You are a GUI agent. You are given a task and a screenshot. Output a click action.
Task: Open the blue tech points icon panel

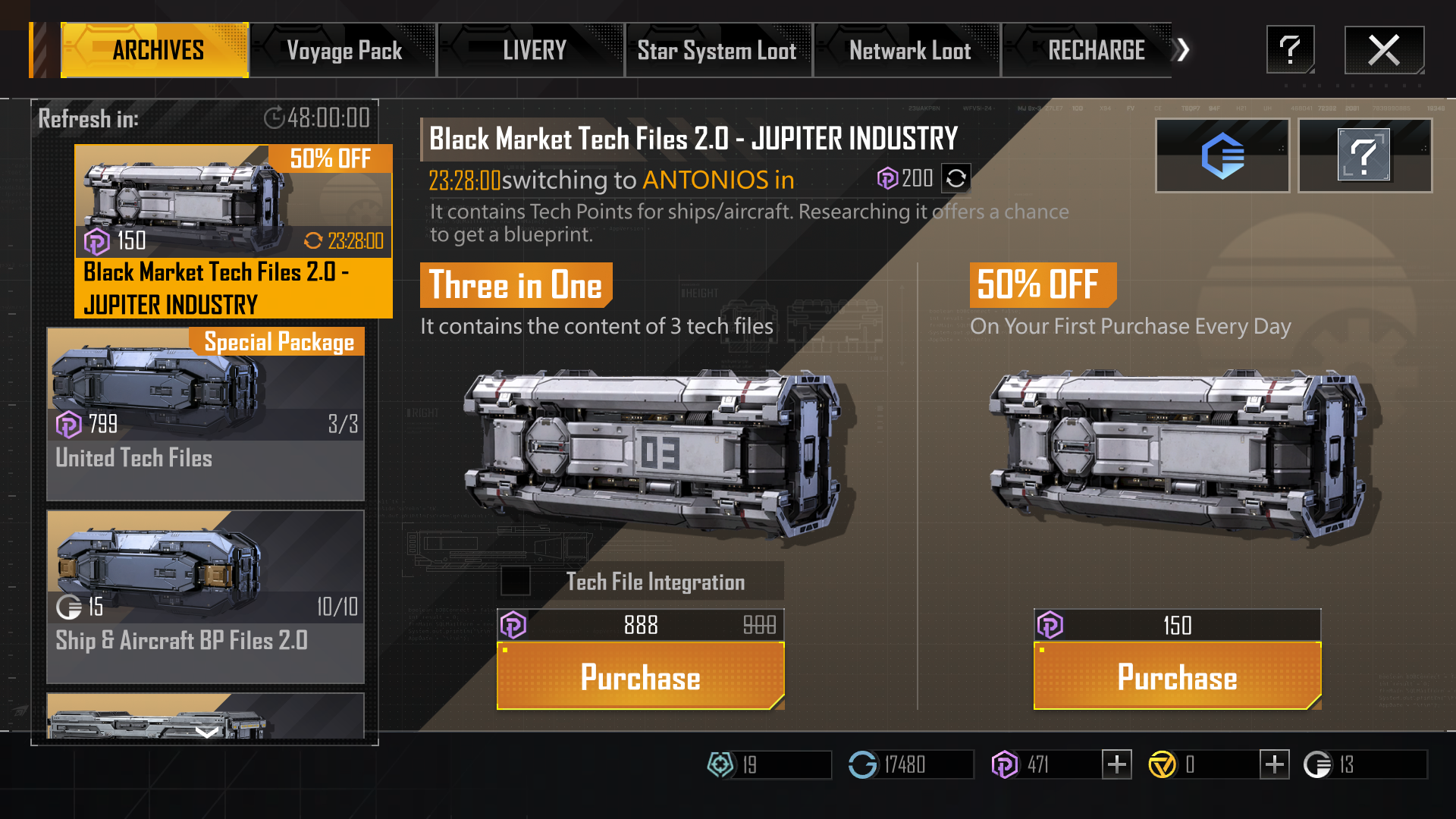pos(1222,155)
